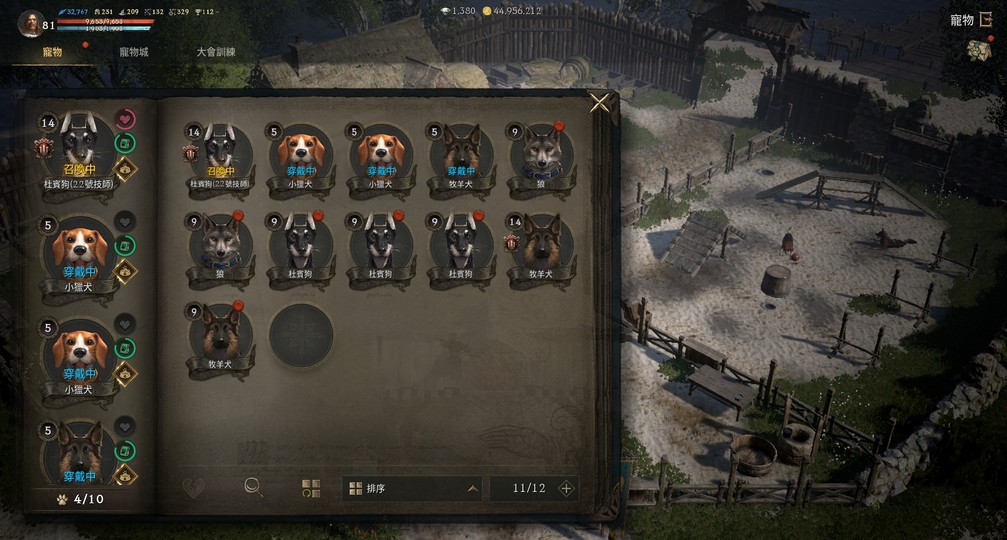
Task: Exit the 寵物 screen via the door icon
Action: 986,20
